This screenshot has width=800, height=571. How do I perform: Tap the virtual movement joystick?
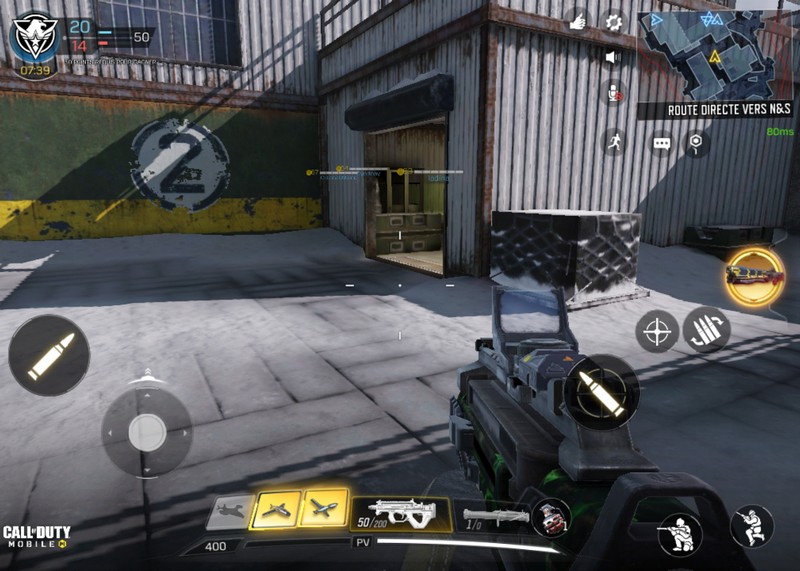147,432
